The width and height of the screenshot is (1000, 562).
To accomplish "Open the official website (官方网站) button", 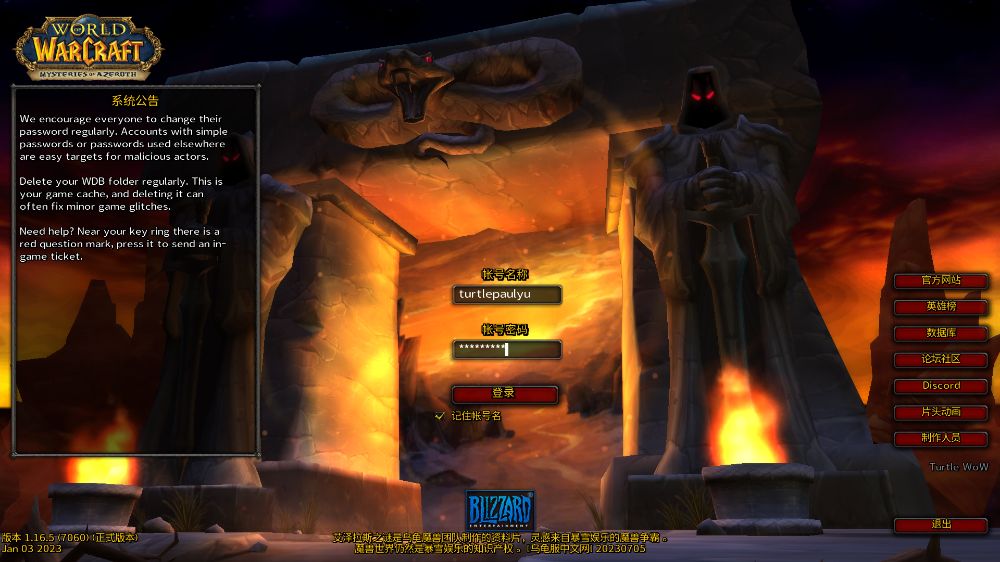I will (x=941, y=280).
